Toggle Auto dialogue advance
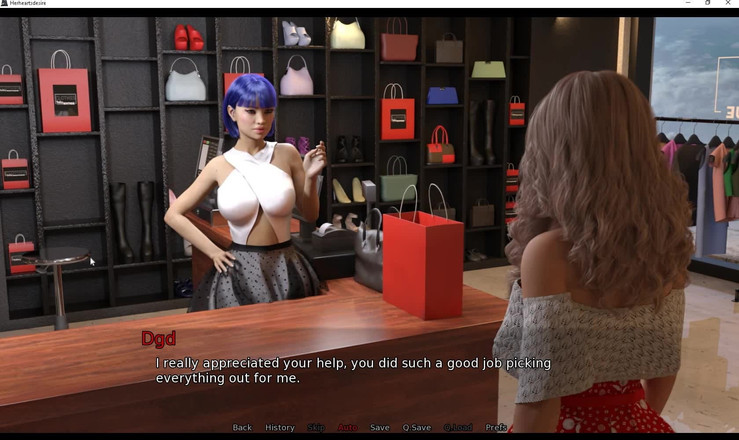 tap(347, 428)
